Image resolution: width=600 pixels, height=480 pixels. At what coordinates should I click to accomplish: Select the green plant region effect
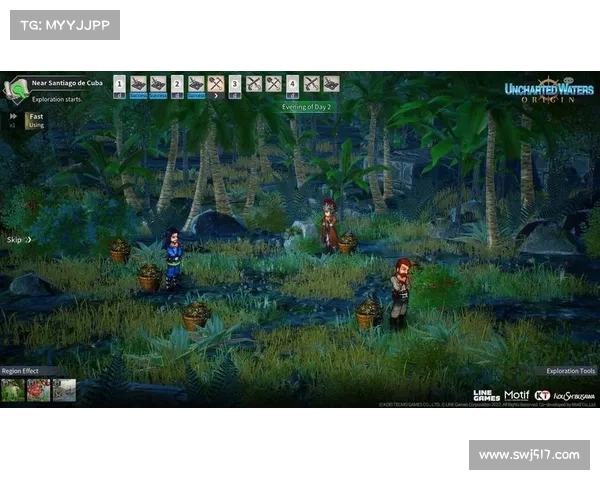(14, 390)
